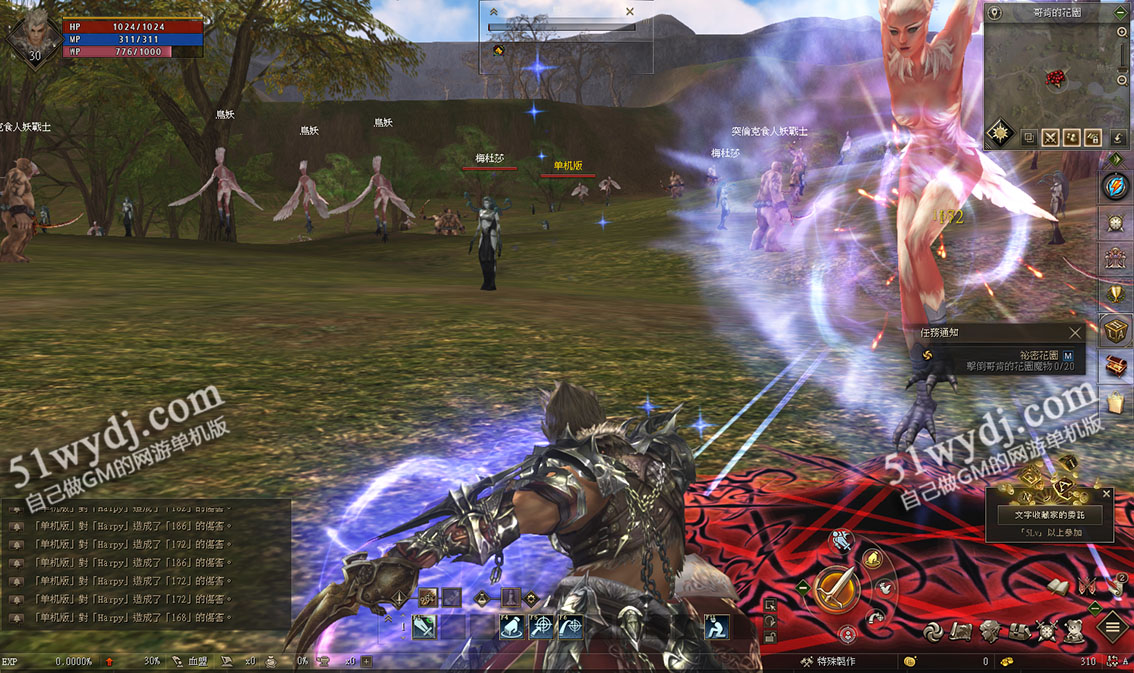Screen dimensions: 1134x673
Task: Open the book icon above the menu bar
Action: coord(1057,586)
